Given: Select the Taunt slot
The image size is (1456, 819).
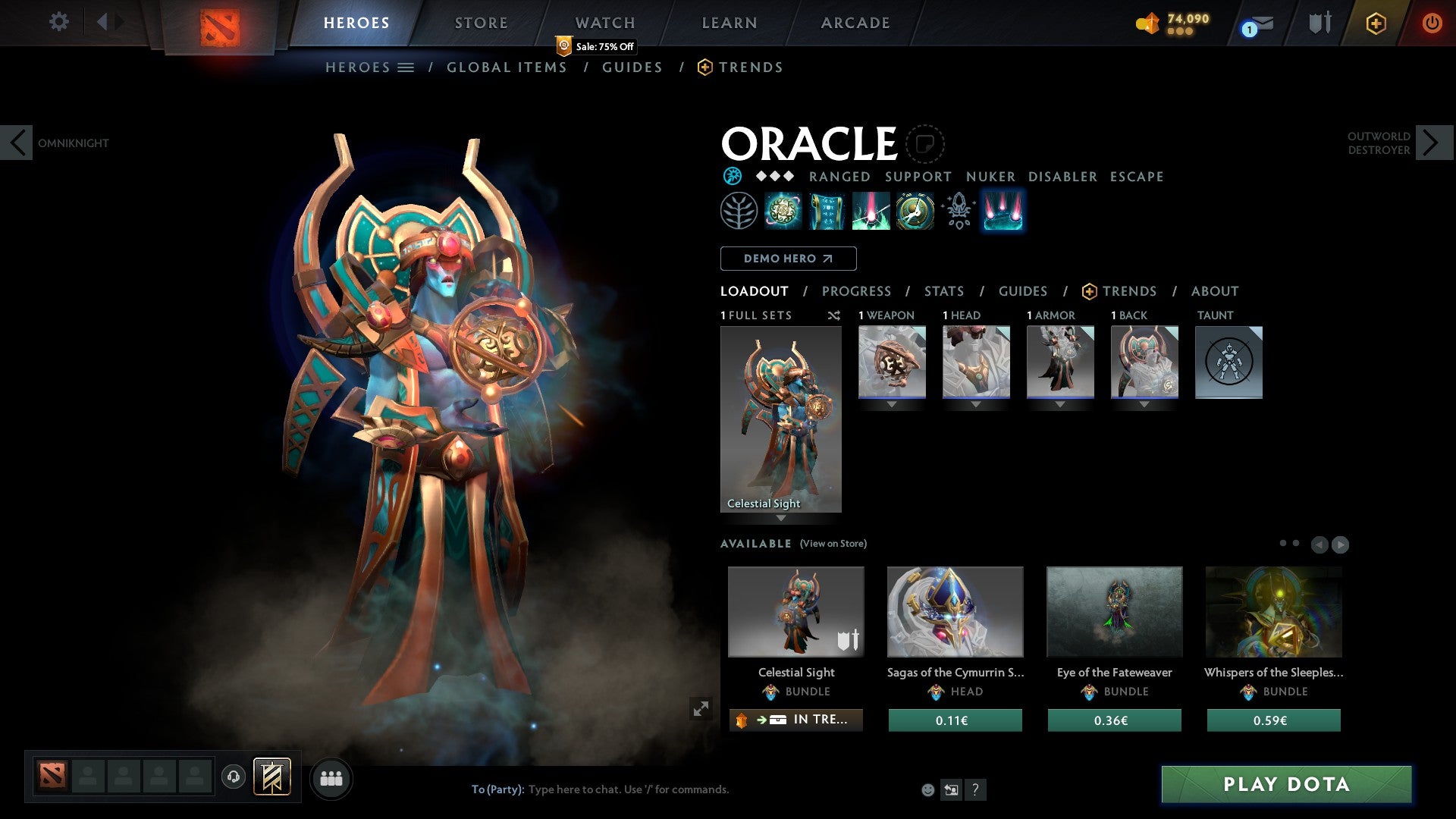Looking at the screenshot, I should point(1228,362).
